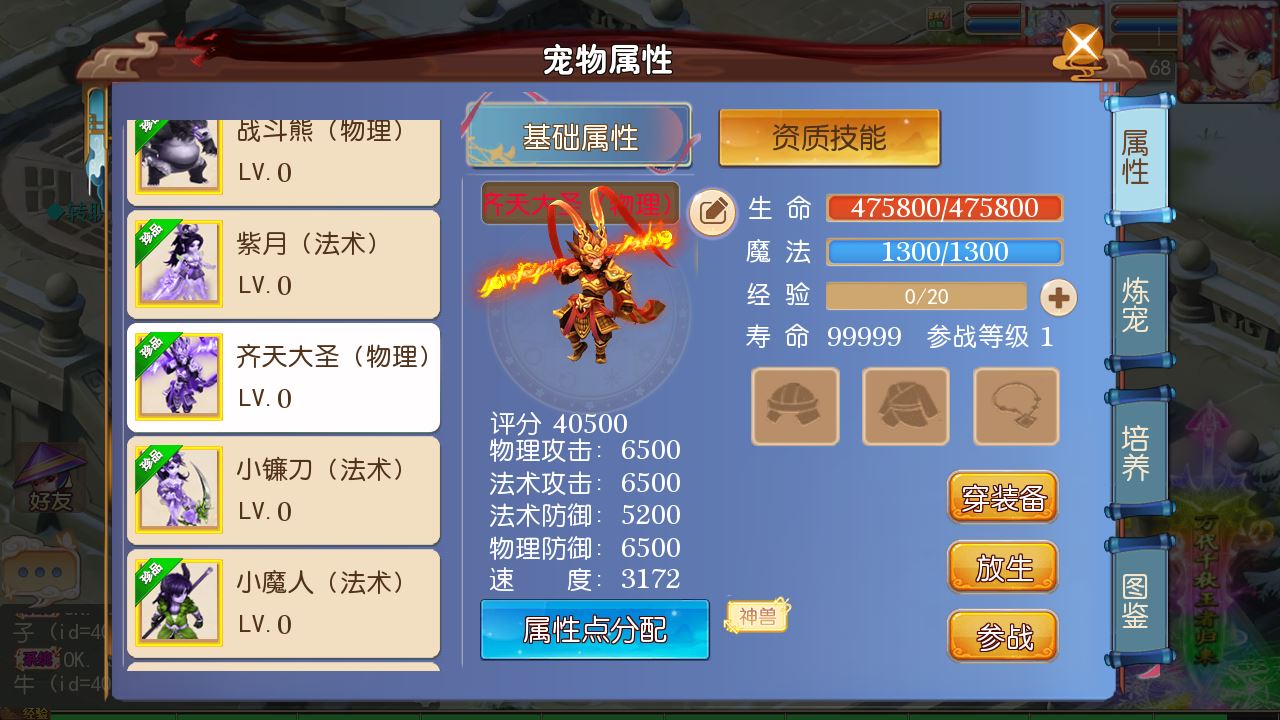
Task: Click the 放生 release button
Action: [x=1002, y=567]
